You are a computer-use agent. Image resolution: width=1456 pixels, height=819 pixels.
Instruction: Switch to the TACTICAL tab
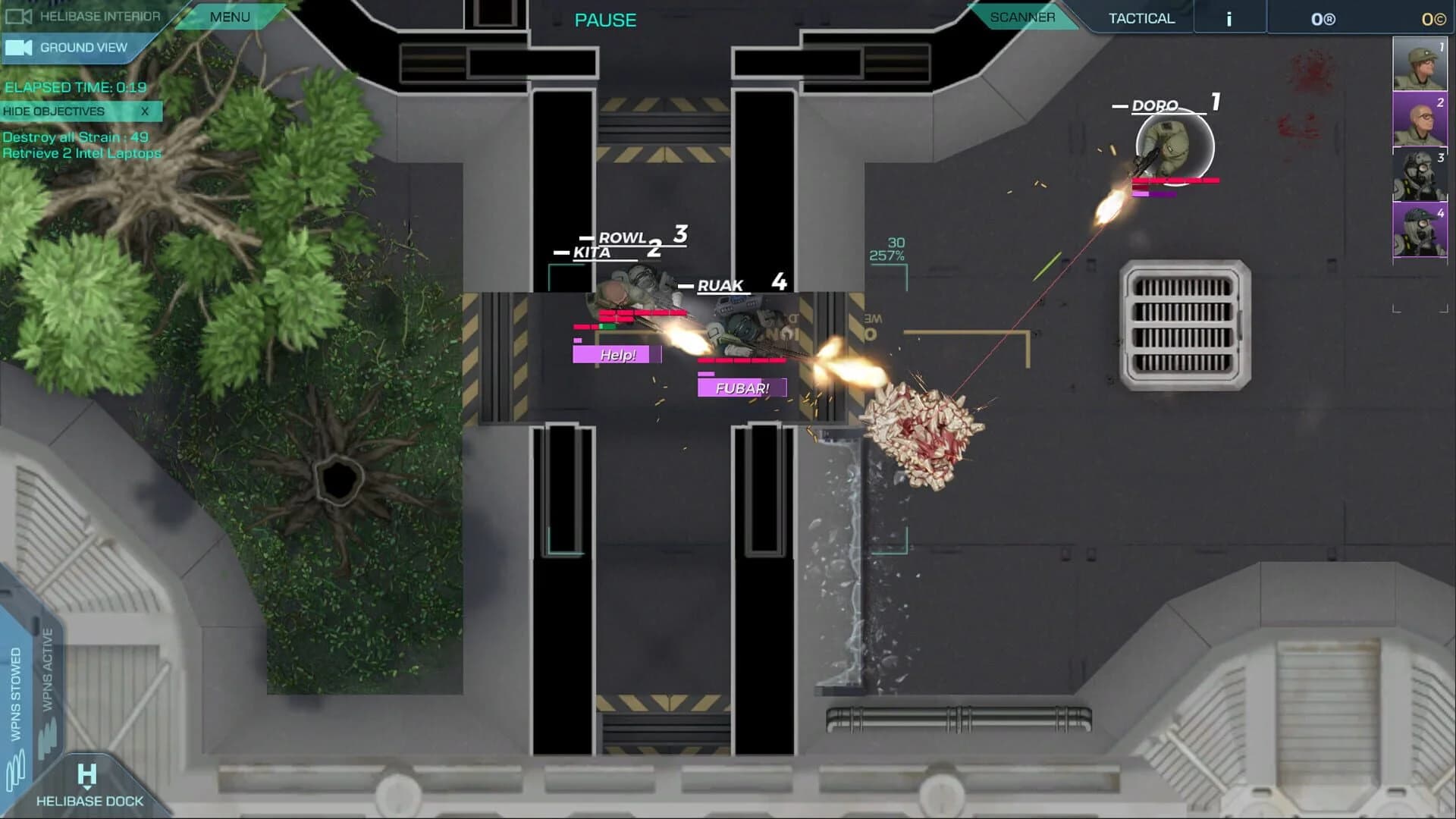click(x=1141, y=17)
